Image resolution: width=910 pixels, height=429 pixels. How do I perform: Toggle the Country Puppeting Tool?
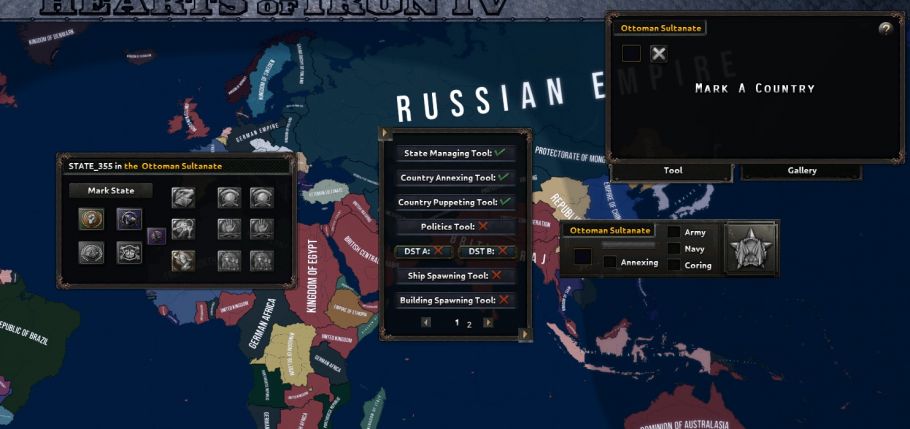click(454, 202)
